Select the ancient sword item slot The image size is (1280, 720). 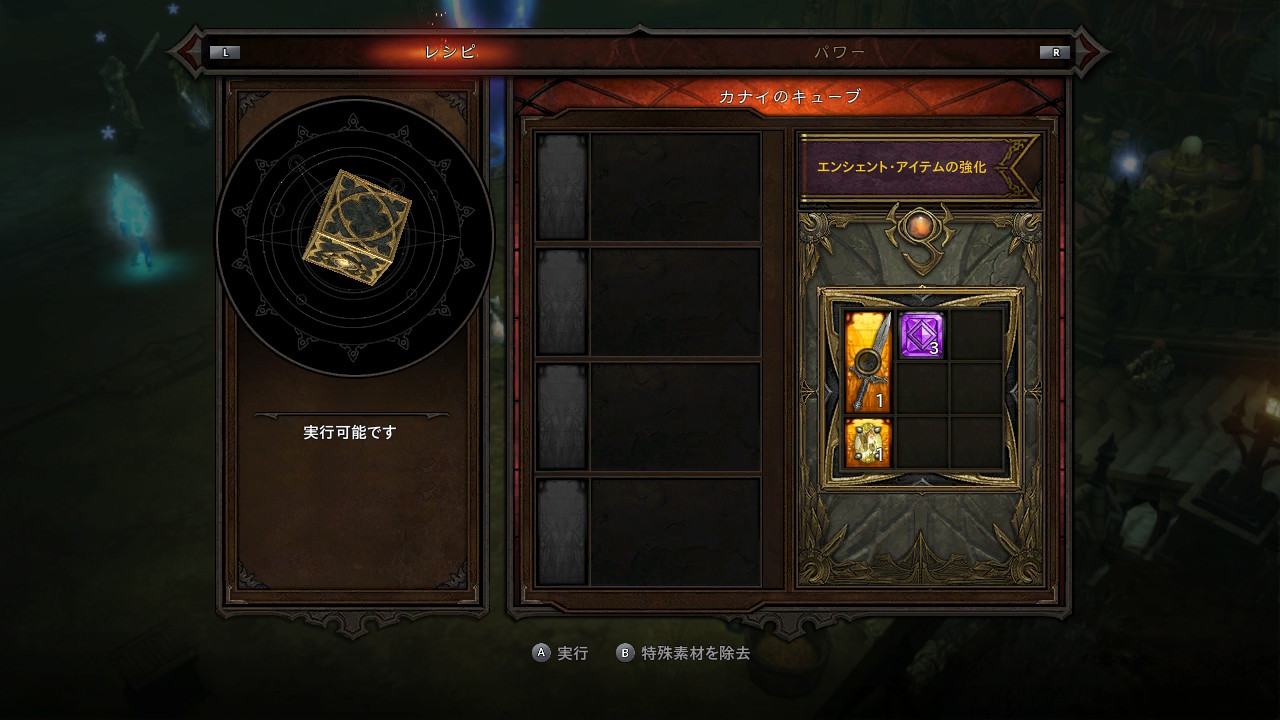(x=867, y=362)
